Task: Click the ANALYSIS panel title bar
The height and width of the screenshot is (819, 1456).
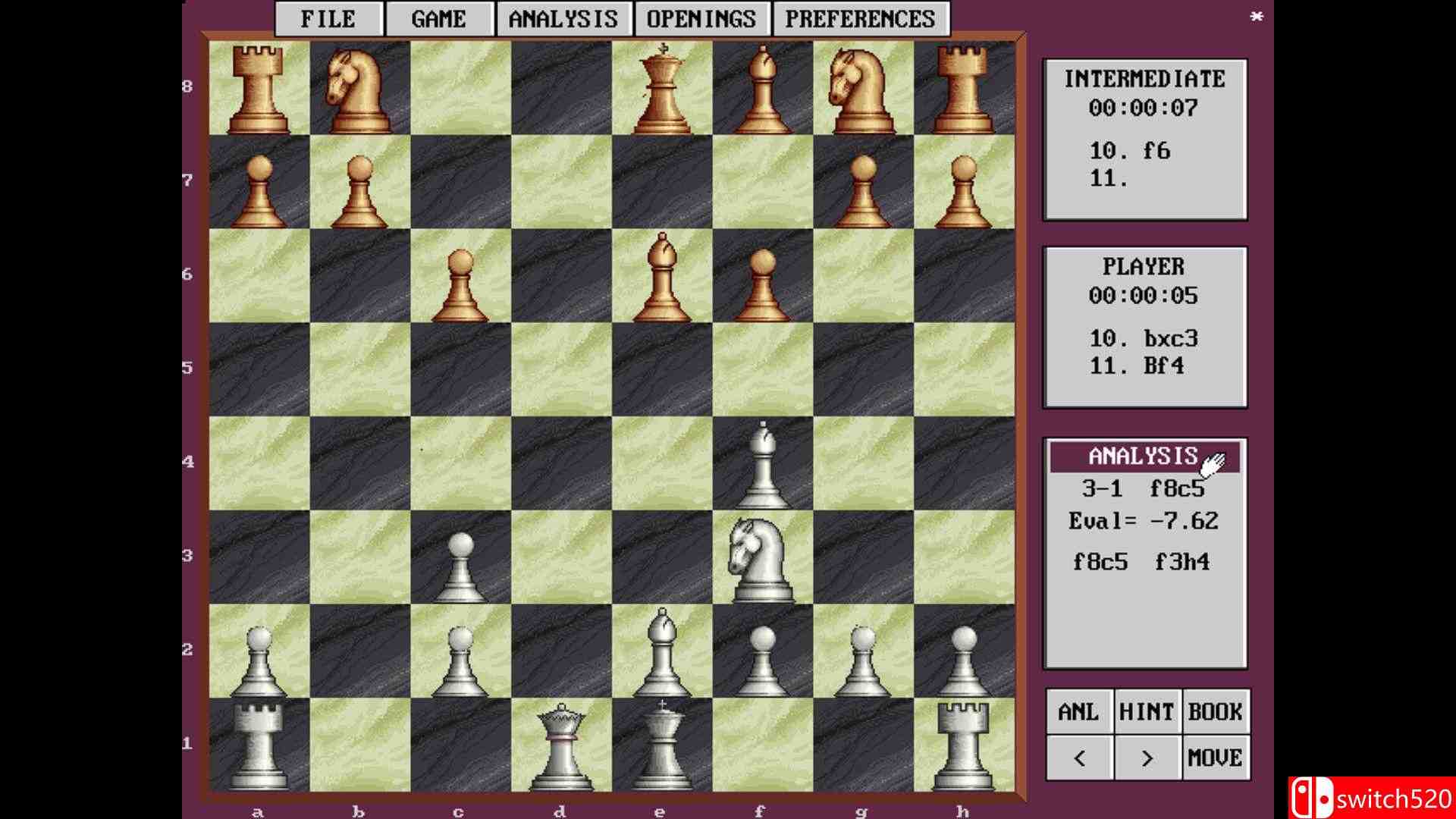Action: (x=1144, y=456)
